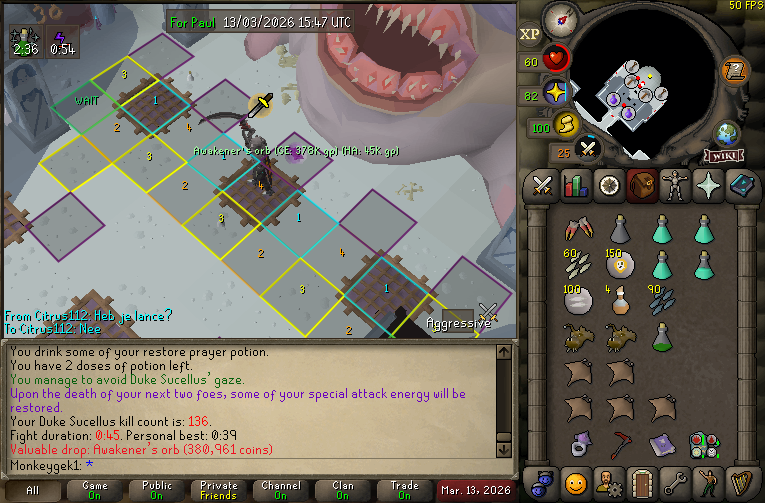Switch chat to the Private tab

tap(218, 490)
